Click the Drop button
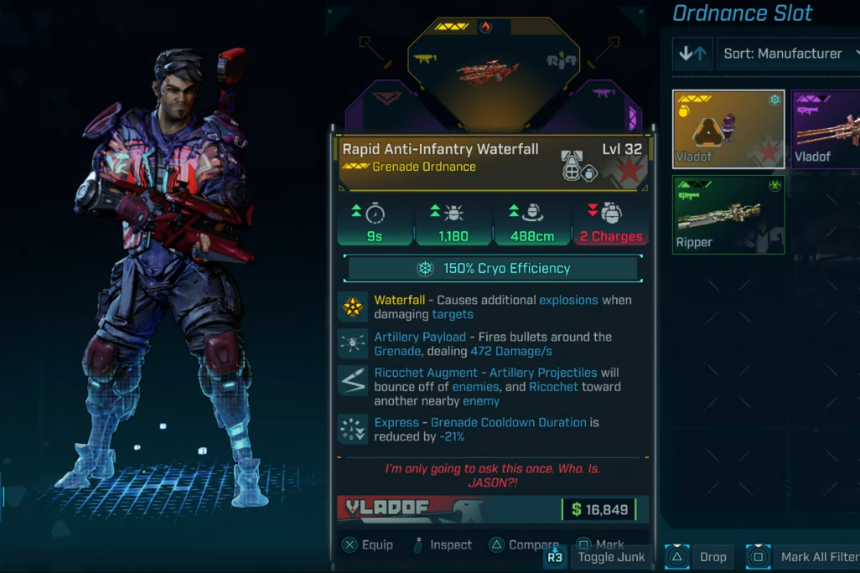 click(x=701, y=557)
